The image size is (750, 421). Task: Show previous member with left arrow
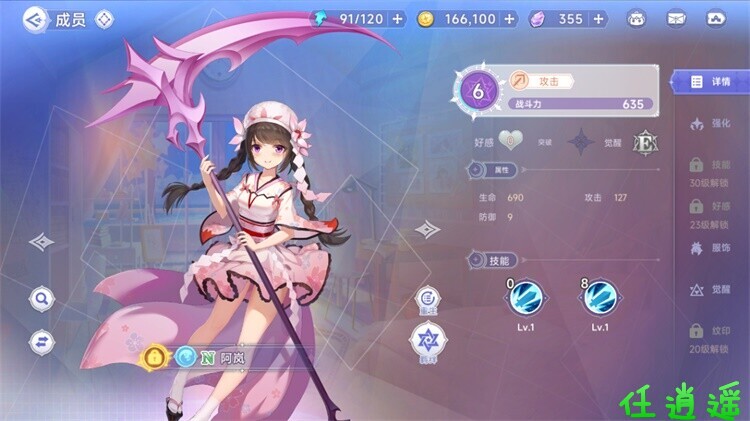(41, 241)
